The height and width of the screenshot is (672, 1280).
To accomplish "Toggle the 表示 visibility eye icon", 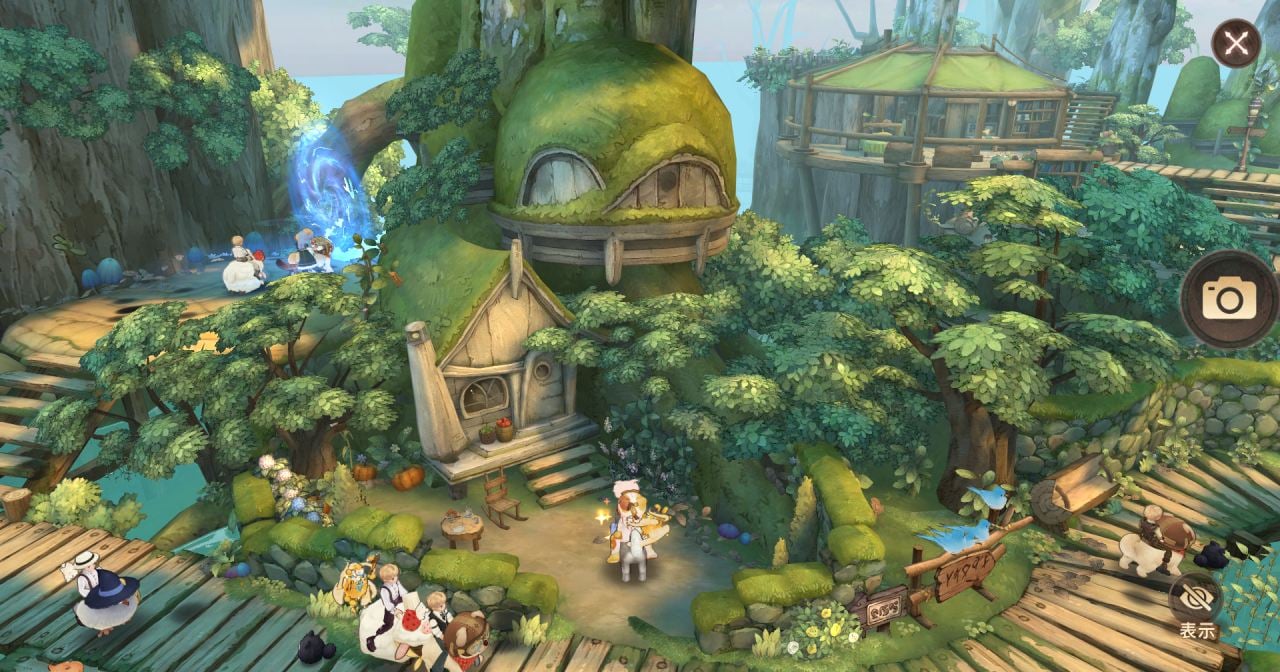I will point(1196,599).
